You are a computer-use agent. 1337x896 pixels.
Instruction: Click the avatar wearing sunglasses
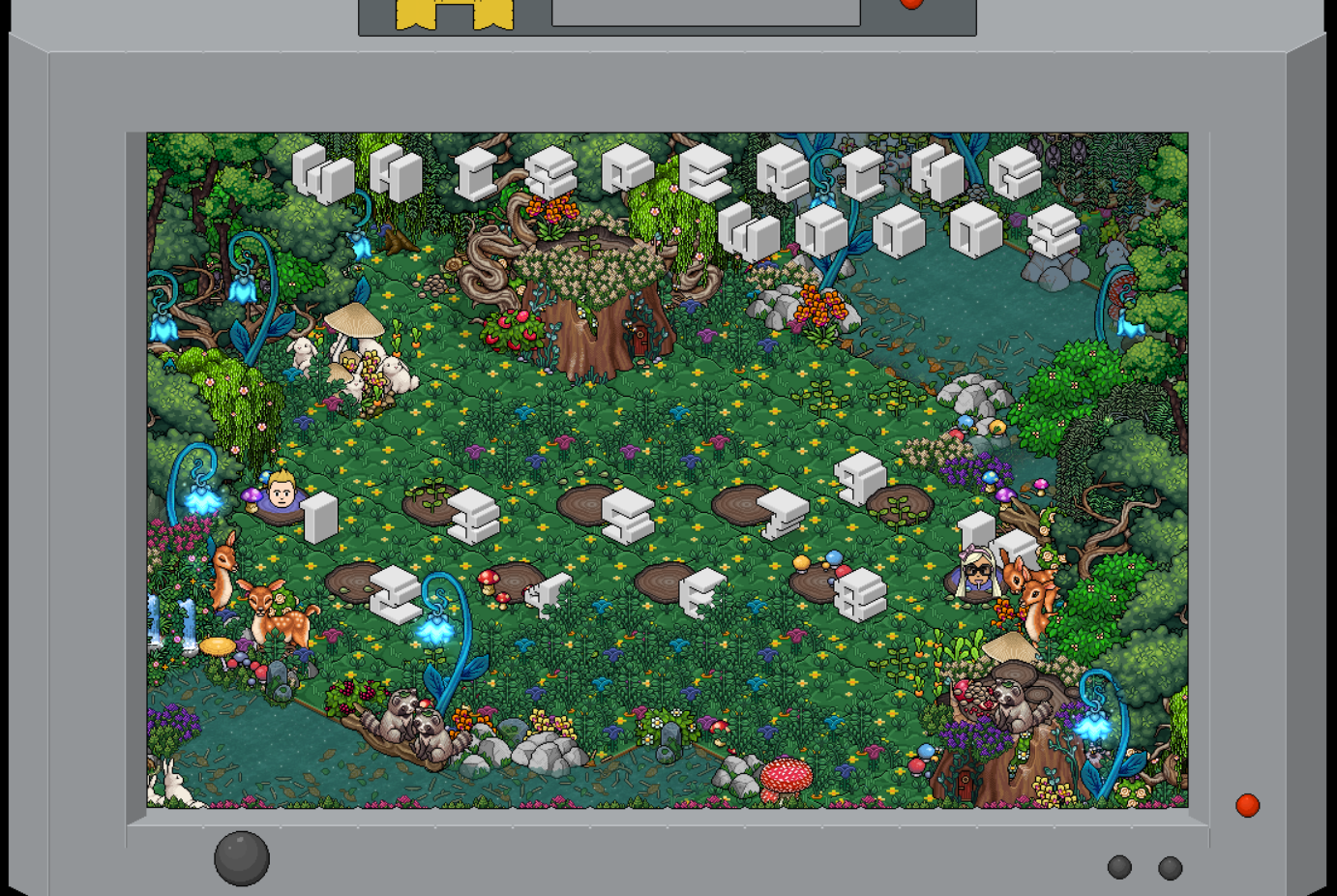click(977, 574)
